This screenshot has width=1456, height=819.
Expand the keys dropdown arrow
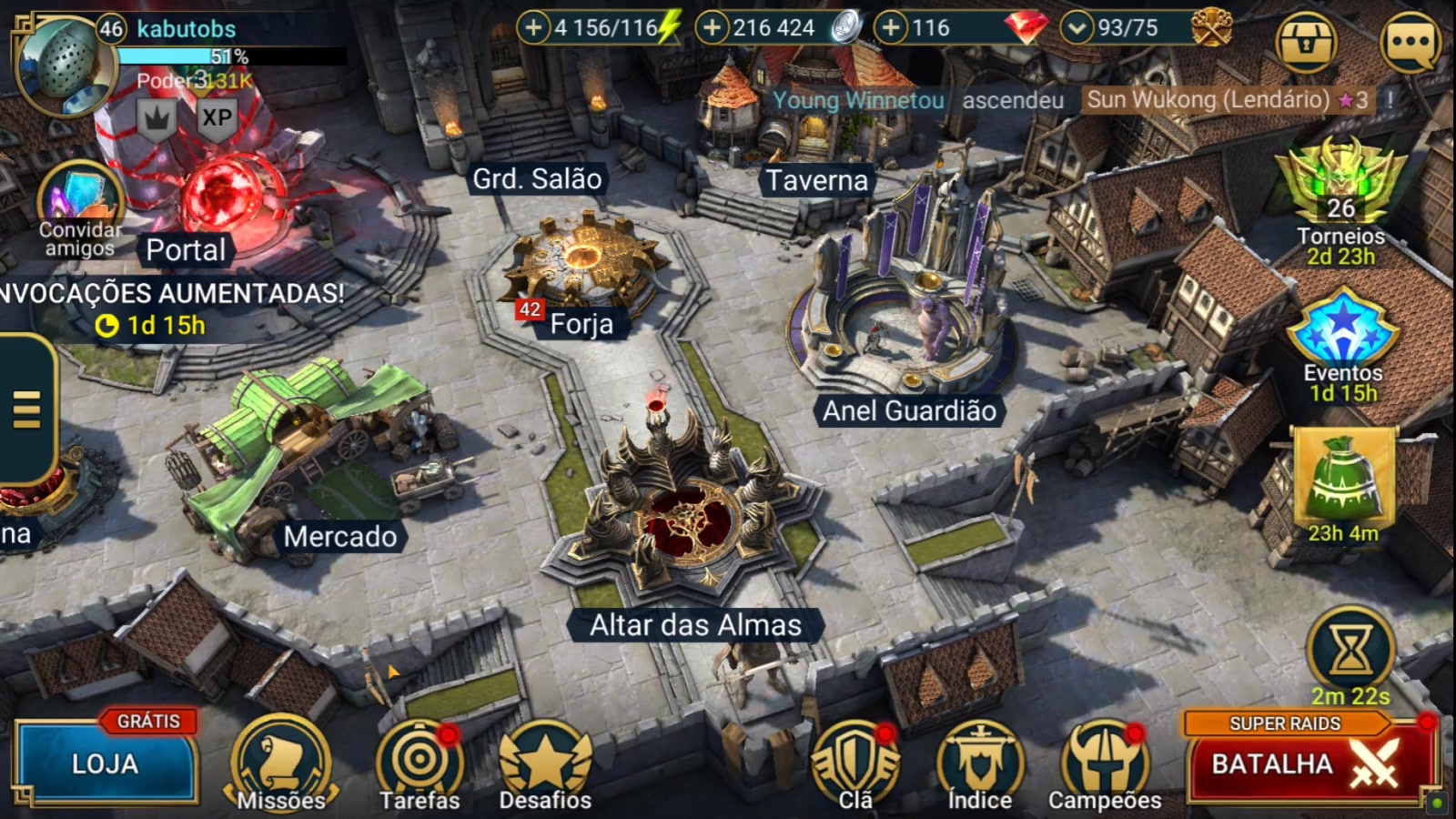(1077, 28)
